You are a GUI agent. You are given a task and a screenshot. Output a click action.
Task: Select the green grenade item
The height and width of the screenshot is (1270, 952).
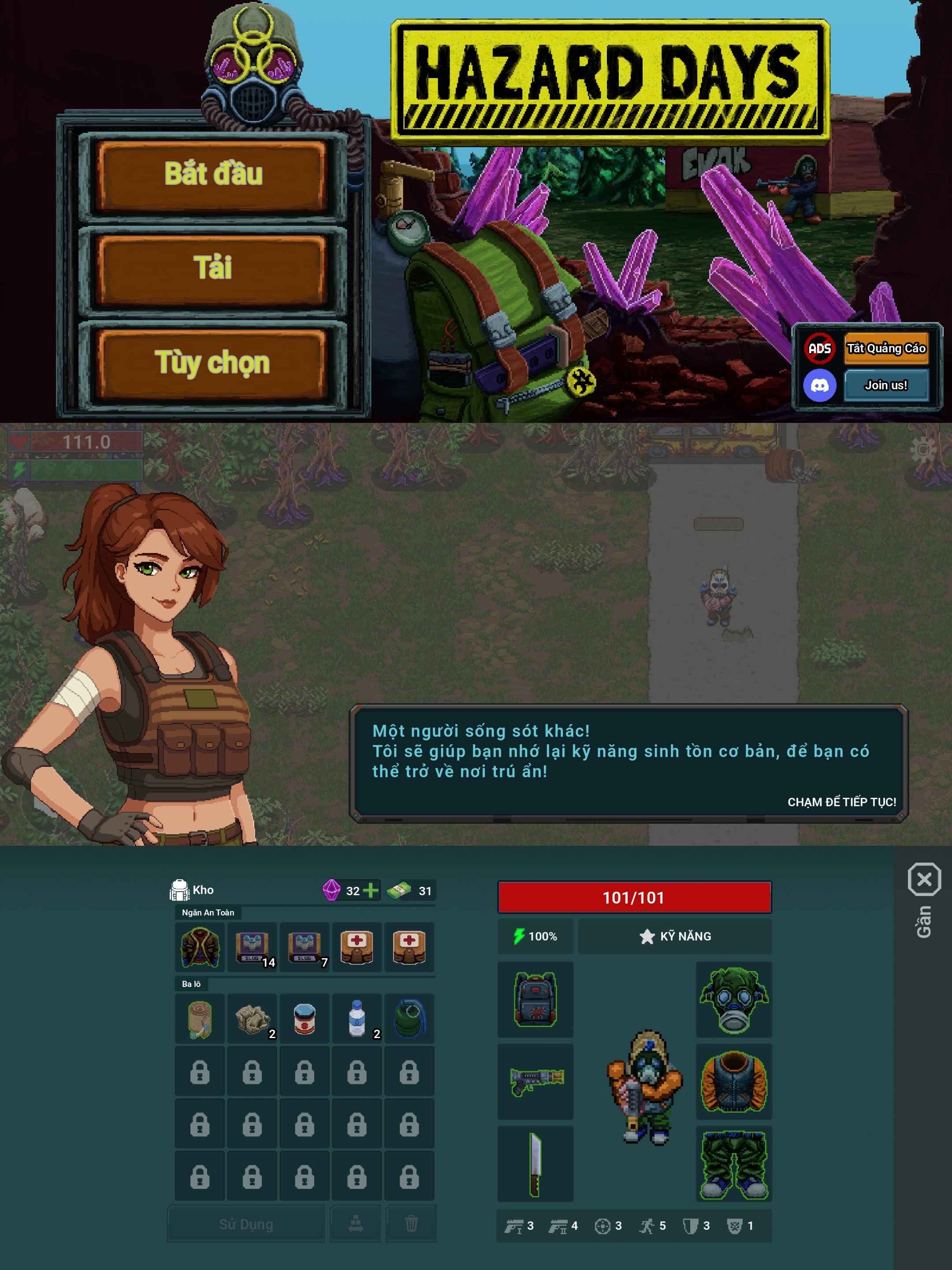409,1019
